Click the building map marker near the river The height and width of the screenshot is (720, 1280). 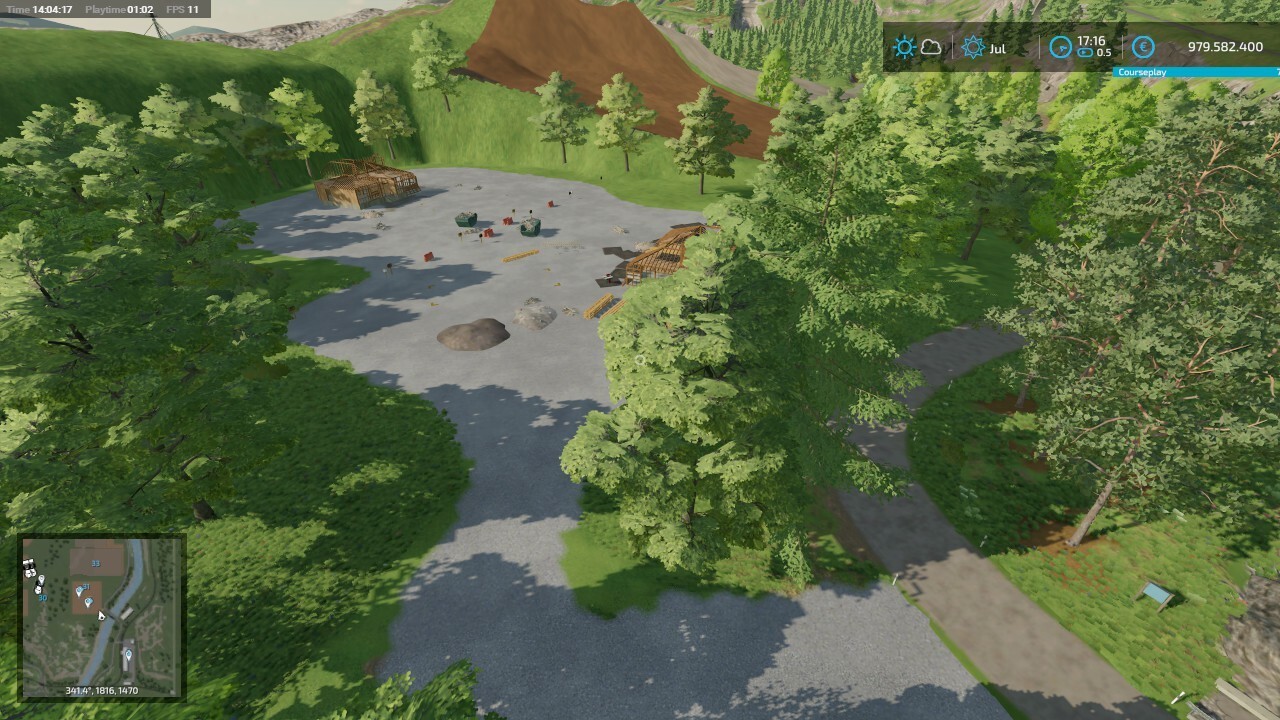click(128, 655)
